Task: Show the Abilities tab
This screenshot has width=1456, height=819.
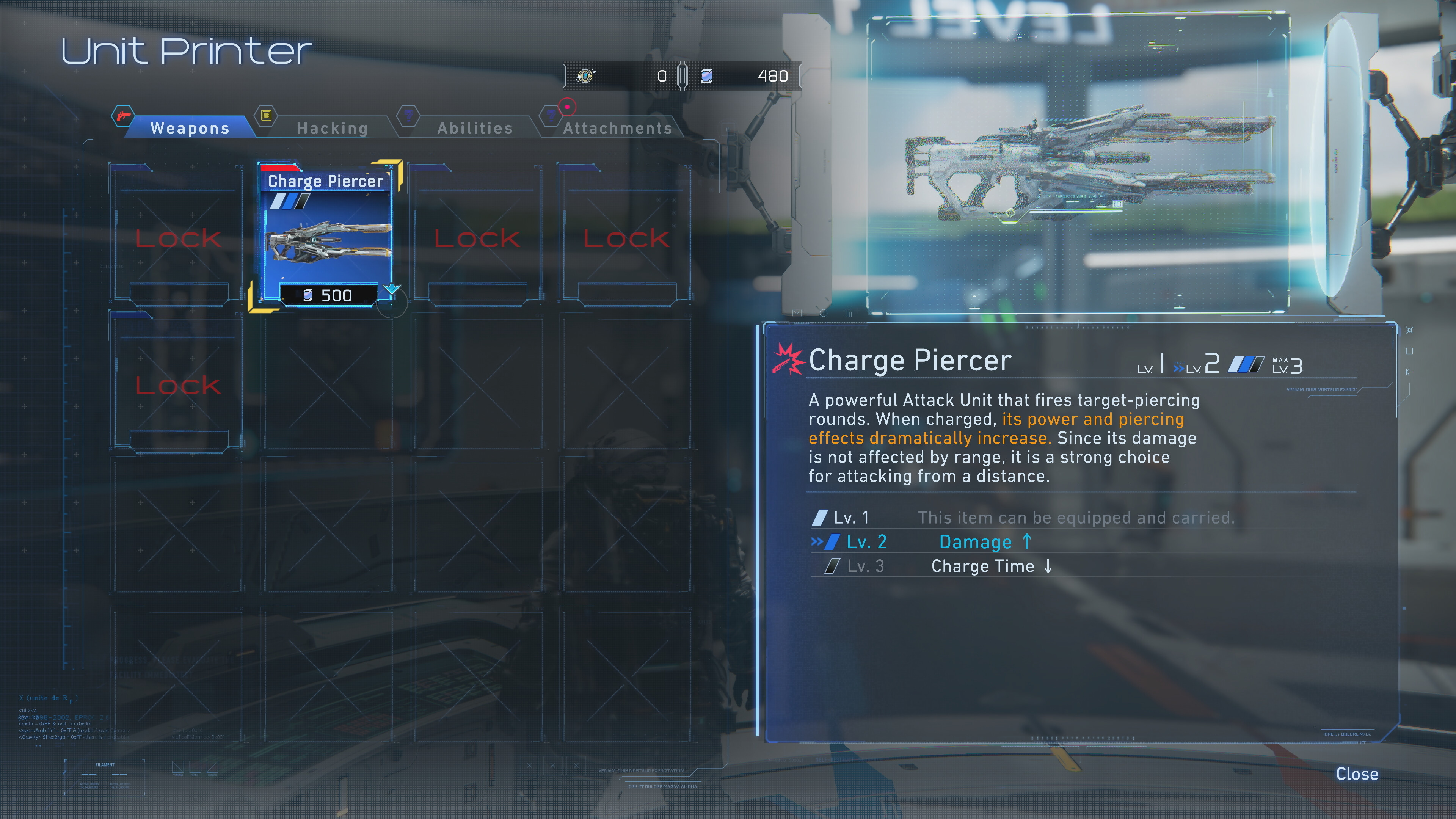Action: click(475, 128)
